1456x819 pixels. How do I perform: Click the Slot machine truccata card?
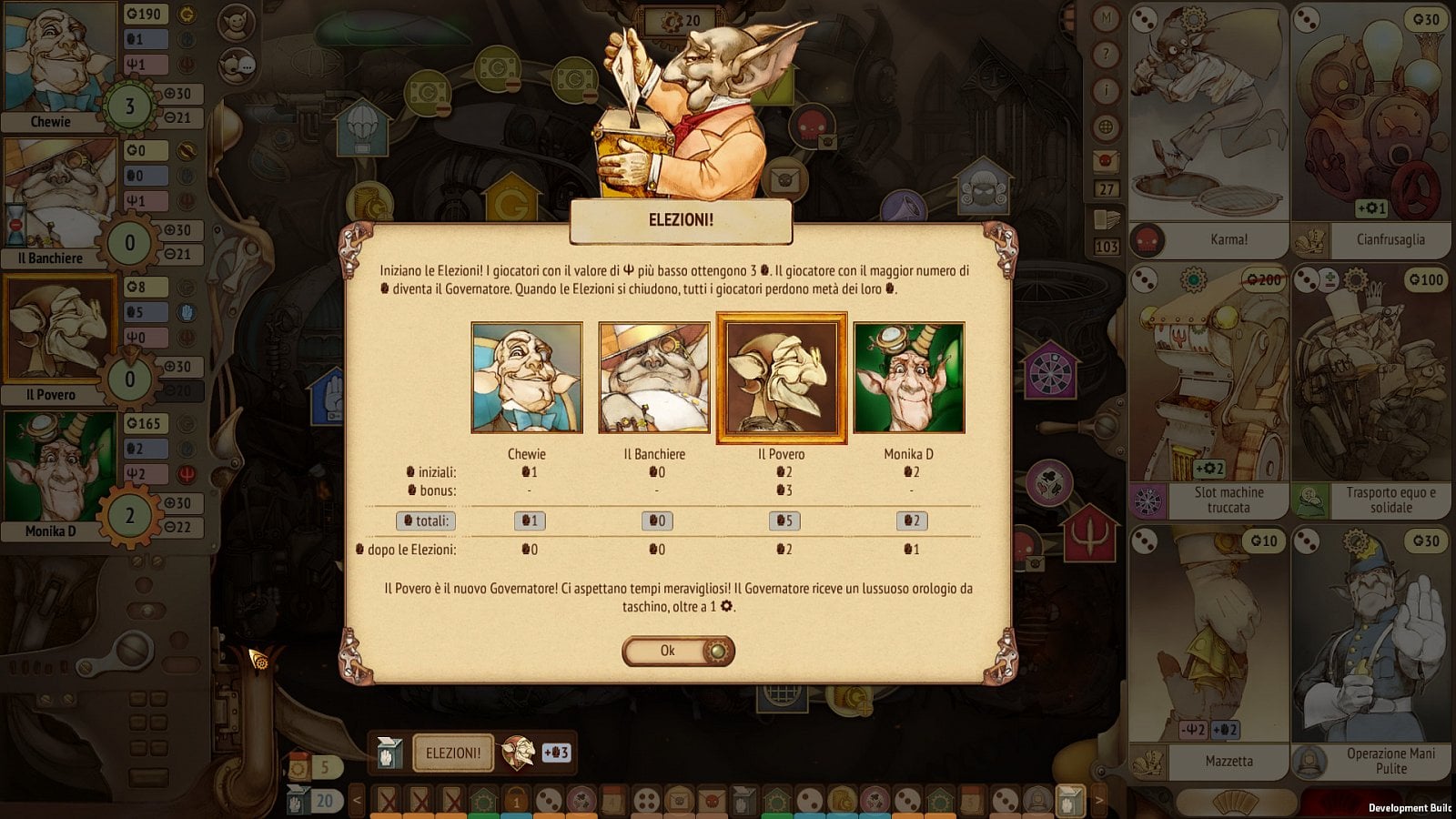click(x=1206, y=391)
